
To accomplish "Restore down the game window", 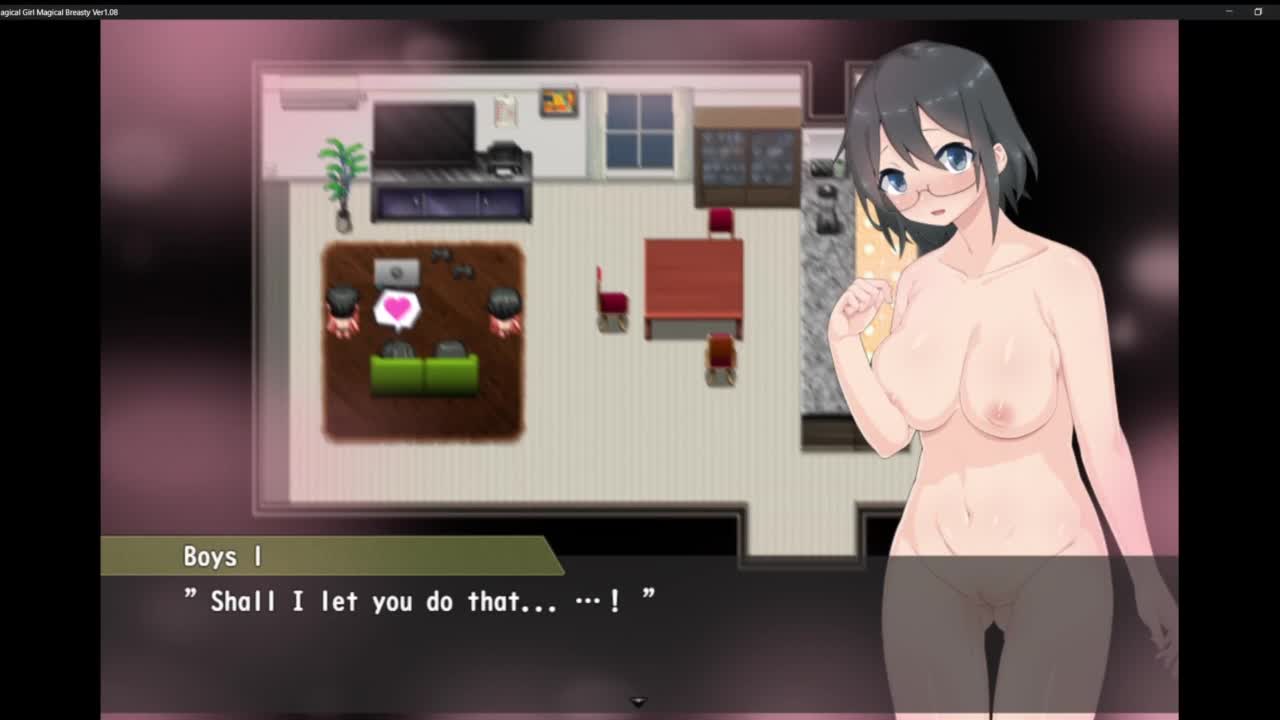I will click(x=1258, y=11).
